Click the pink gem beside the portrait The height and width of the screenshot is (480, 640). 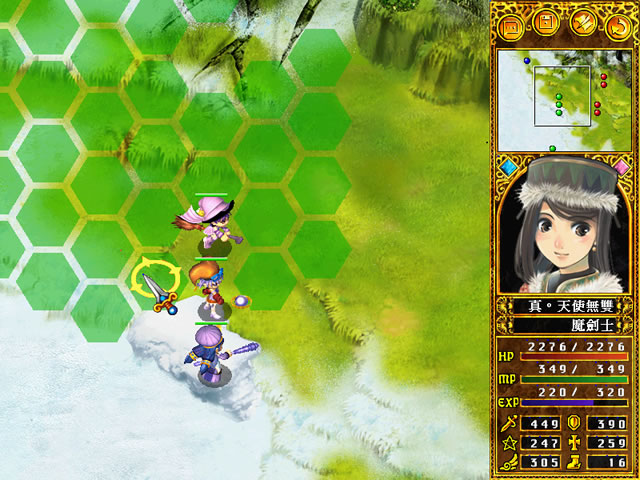(x=621, y=166)
